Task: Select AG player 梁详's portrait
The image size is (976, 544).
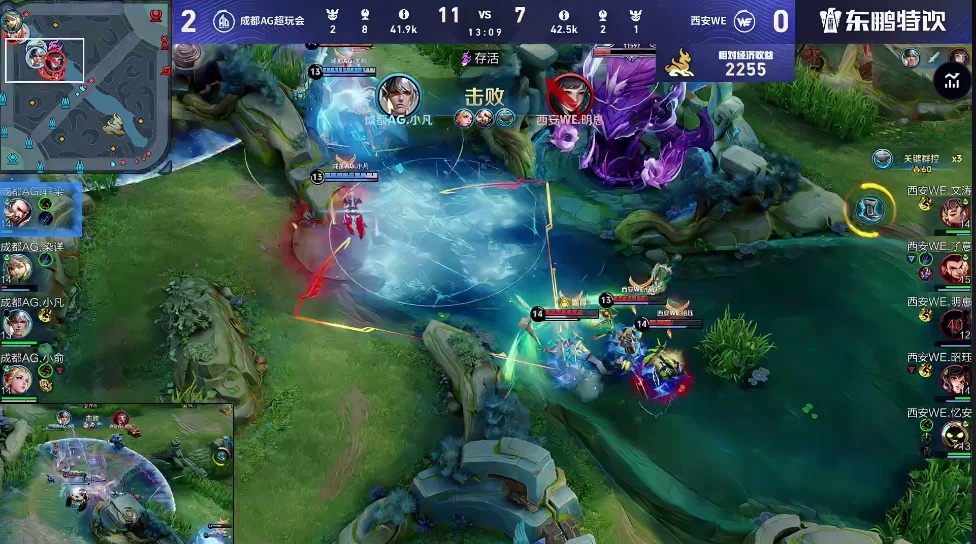Action: point(18,268)
